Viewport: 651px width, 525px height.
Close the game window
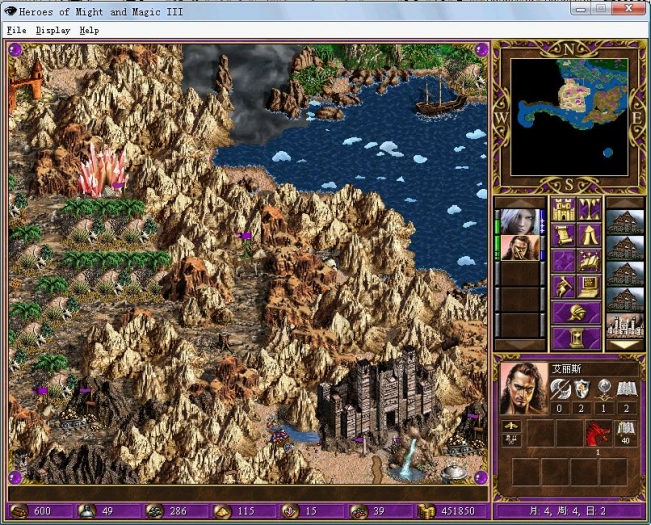[630, 8]
